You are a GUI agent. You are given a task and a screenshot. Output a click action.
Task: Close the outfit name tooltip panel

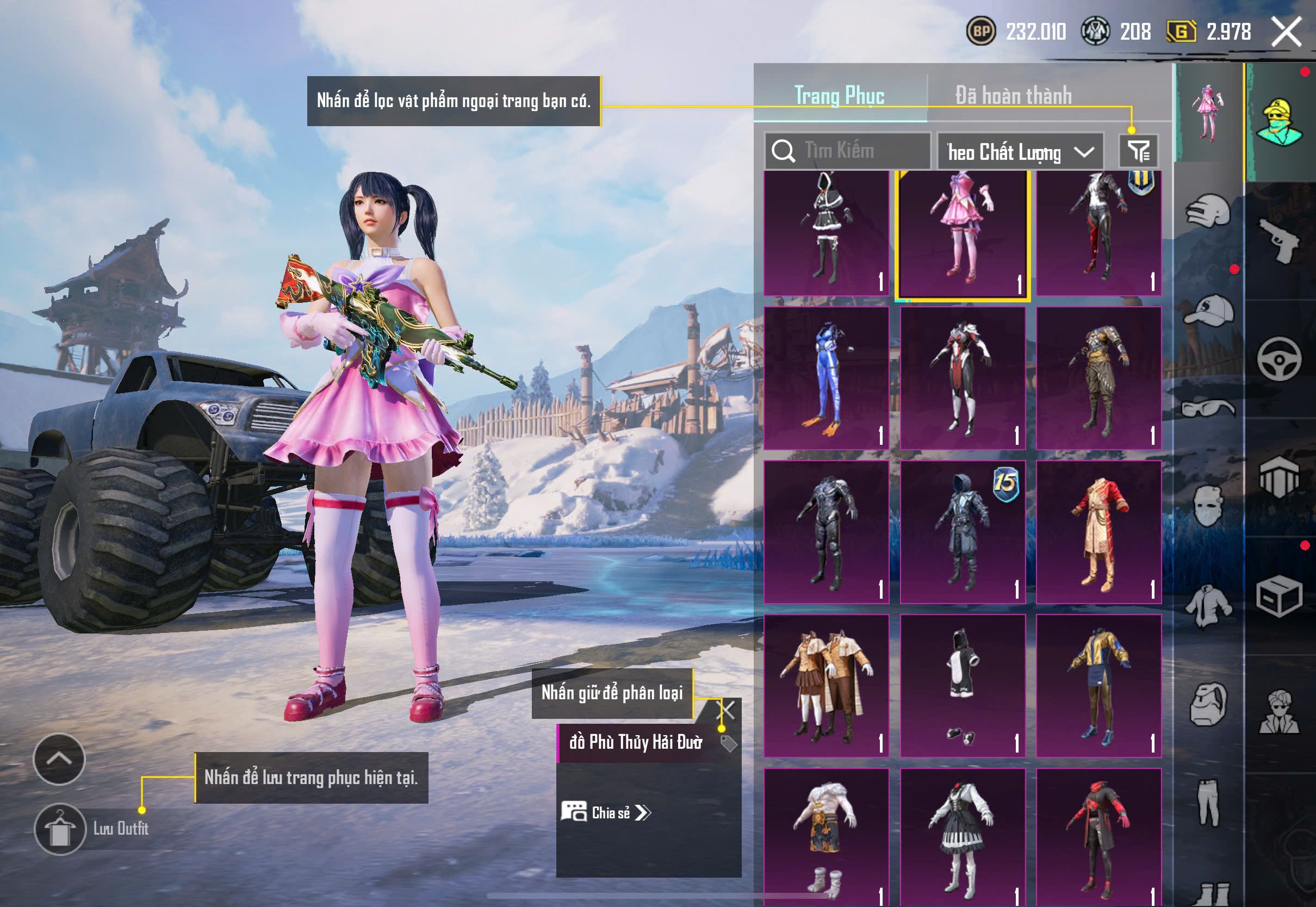pyautogui.click(x=728, y=710)
